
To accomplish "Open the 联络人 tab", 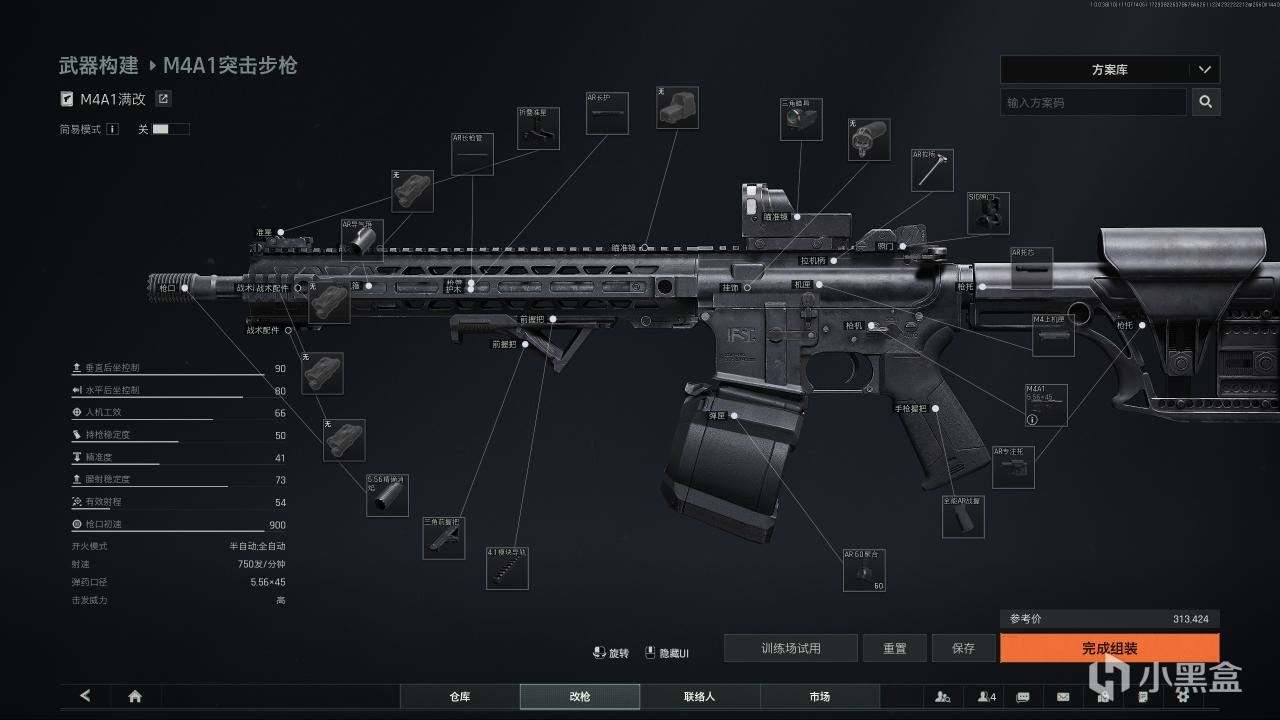I will (x=699, y=696).
